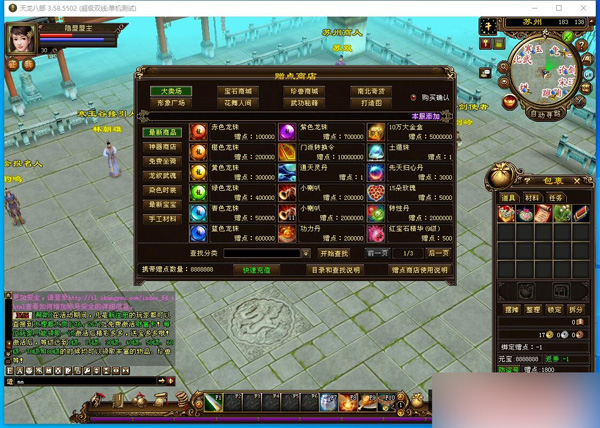The width and height of the screenshot is (600, 428).
Task: Show the 最新商品 newest goods list
Action: [x=163, y=132]
